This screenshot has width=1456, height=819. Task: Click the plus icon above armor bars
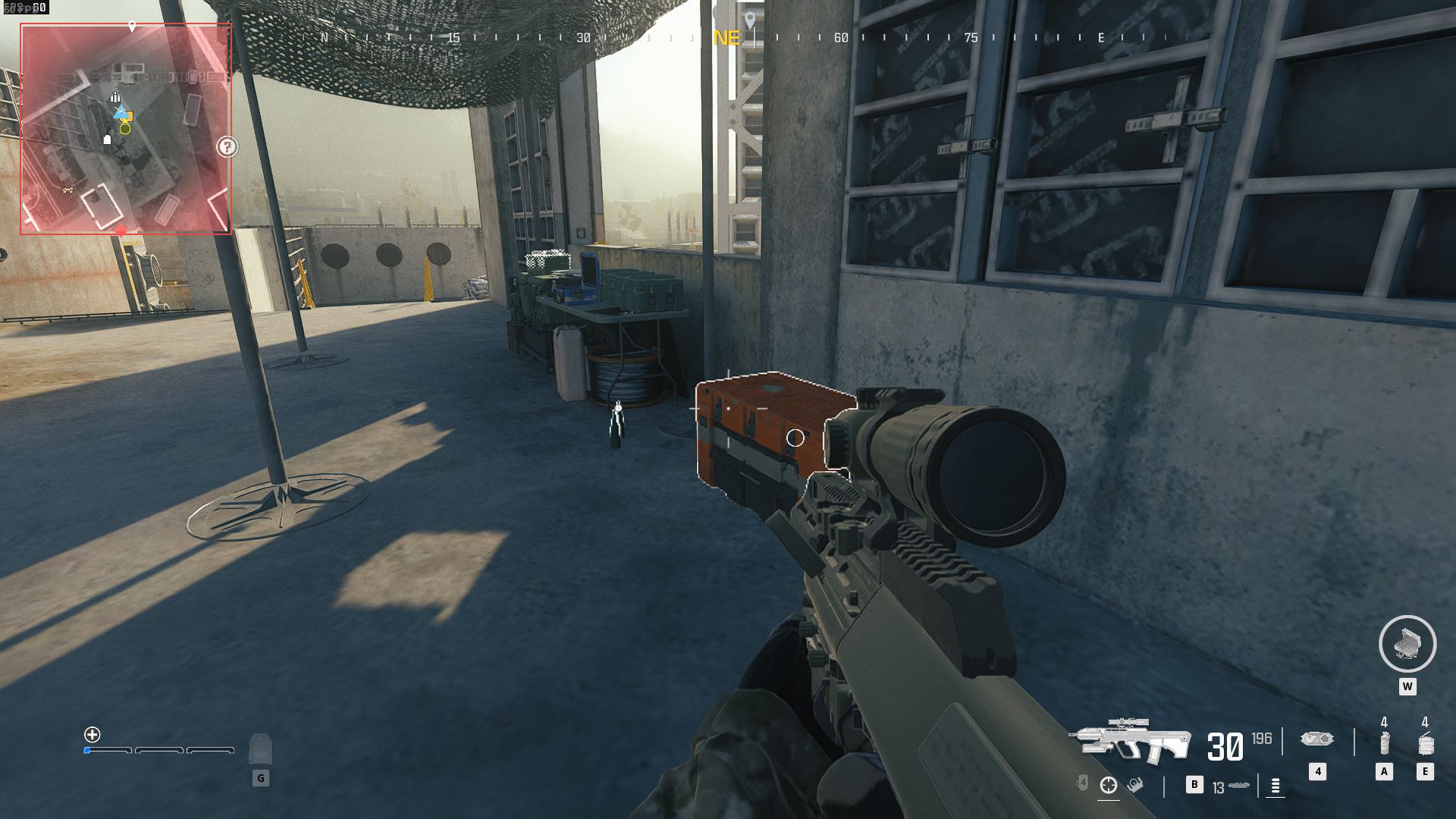[93, 734]
